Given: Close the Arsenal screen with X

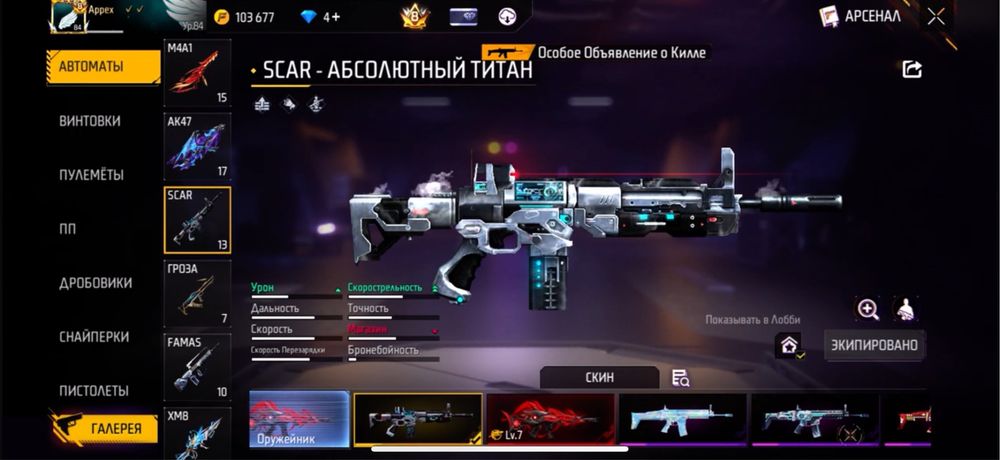Looking at the screenshot, I should pyautogui.click(x=935, y=16).
